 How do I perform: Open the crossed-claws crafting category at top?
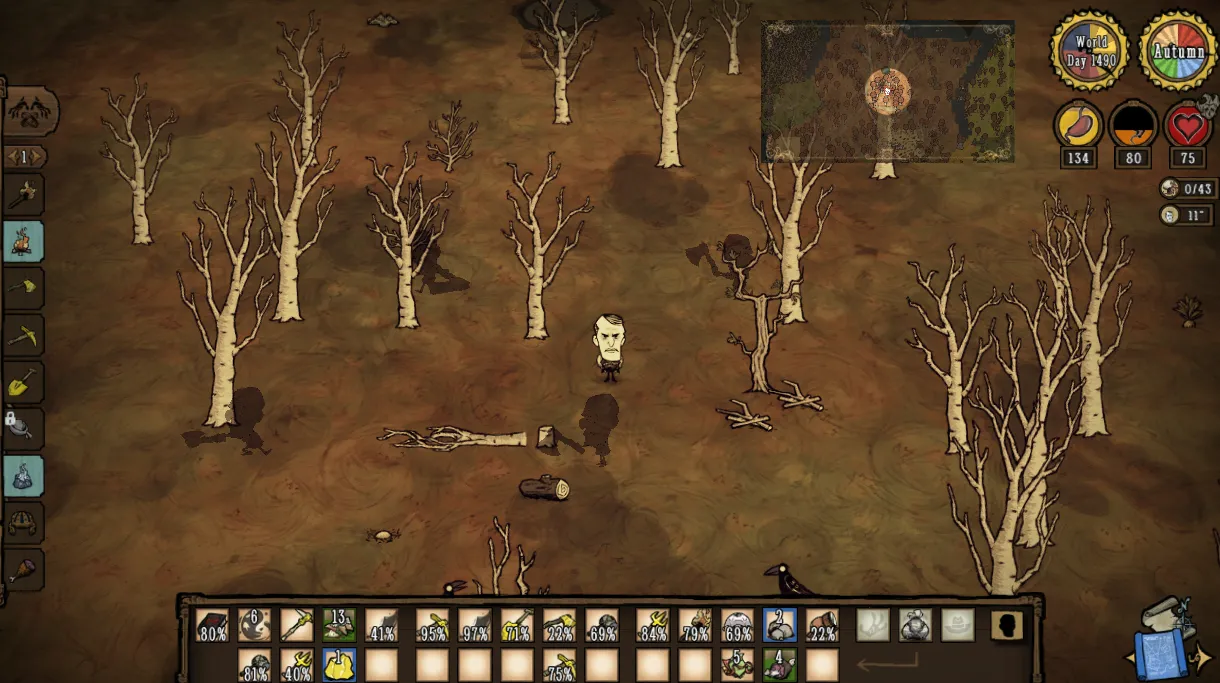pos(30,111)
